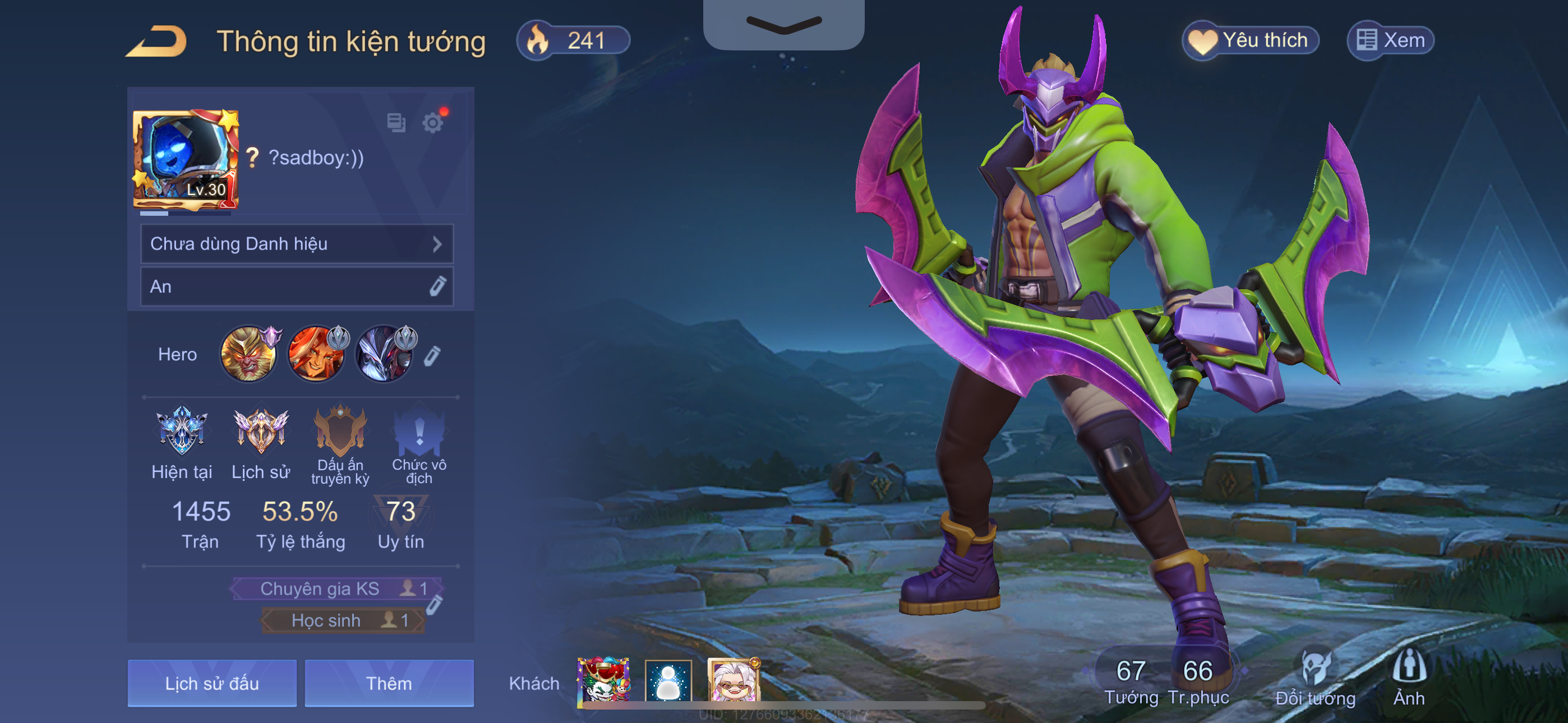
Task: Expand the top dropdown arrow tab
Action: [x=783, y=24]
